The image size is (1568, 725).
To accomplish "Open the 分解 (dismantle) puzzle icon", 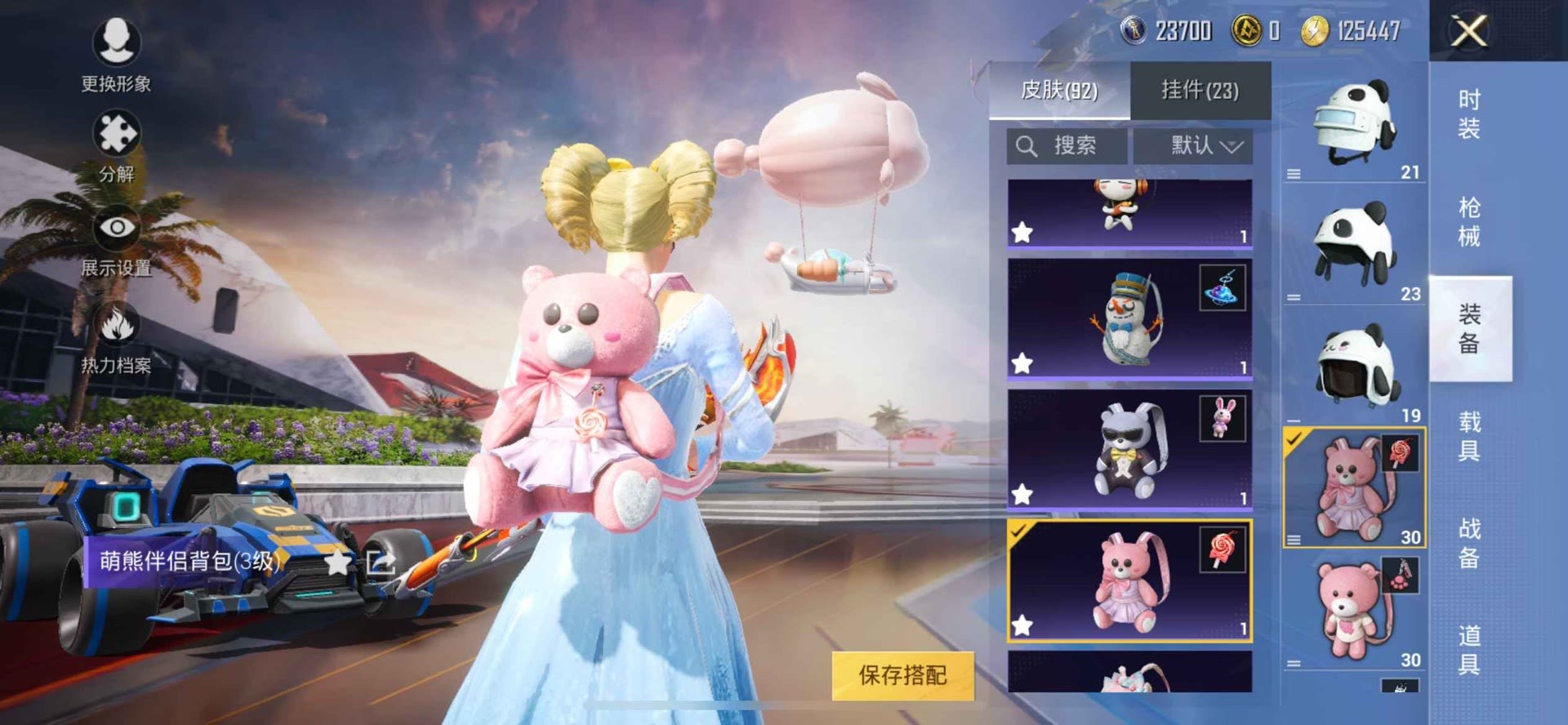I will point(116,135).
